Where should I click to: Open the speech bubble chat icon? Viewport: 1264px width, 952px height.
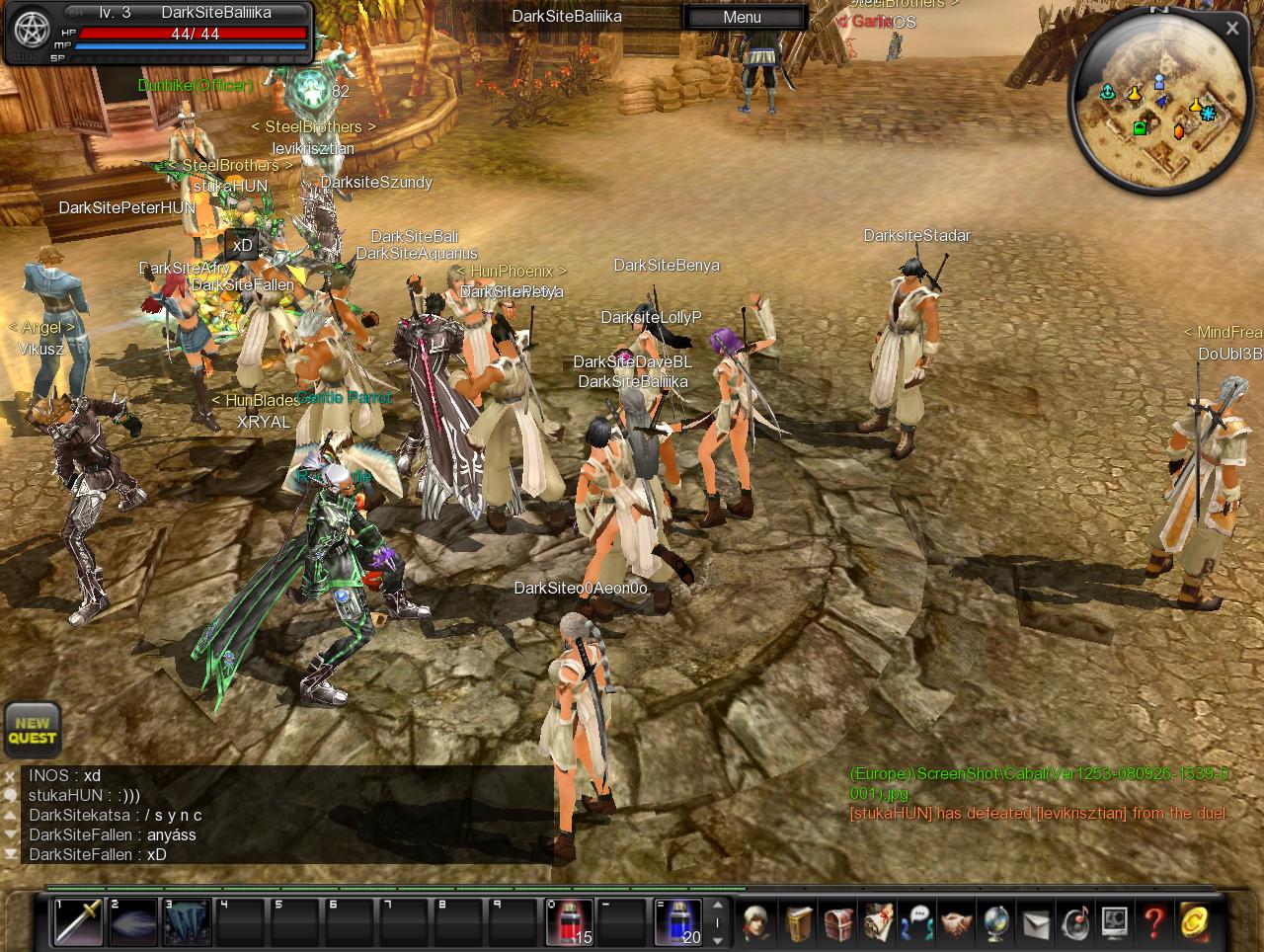coord(917,923)
